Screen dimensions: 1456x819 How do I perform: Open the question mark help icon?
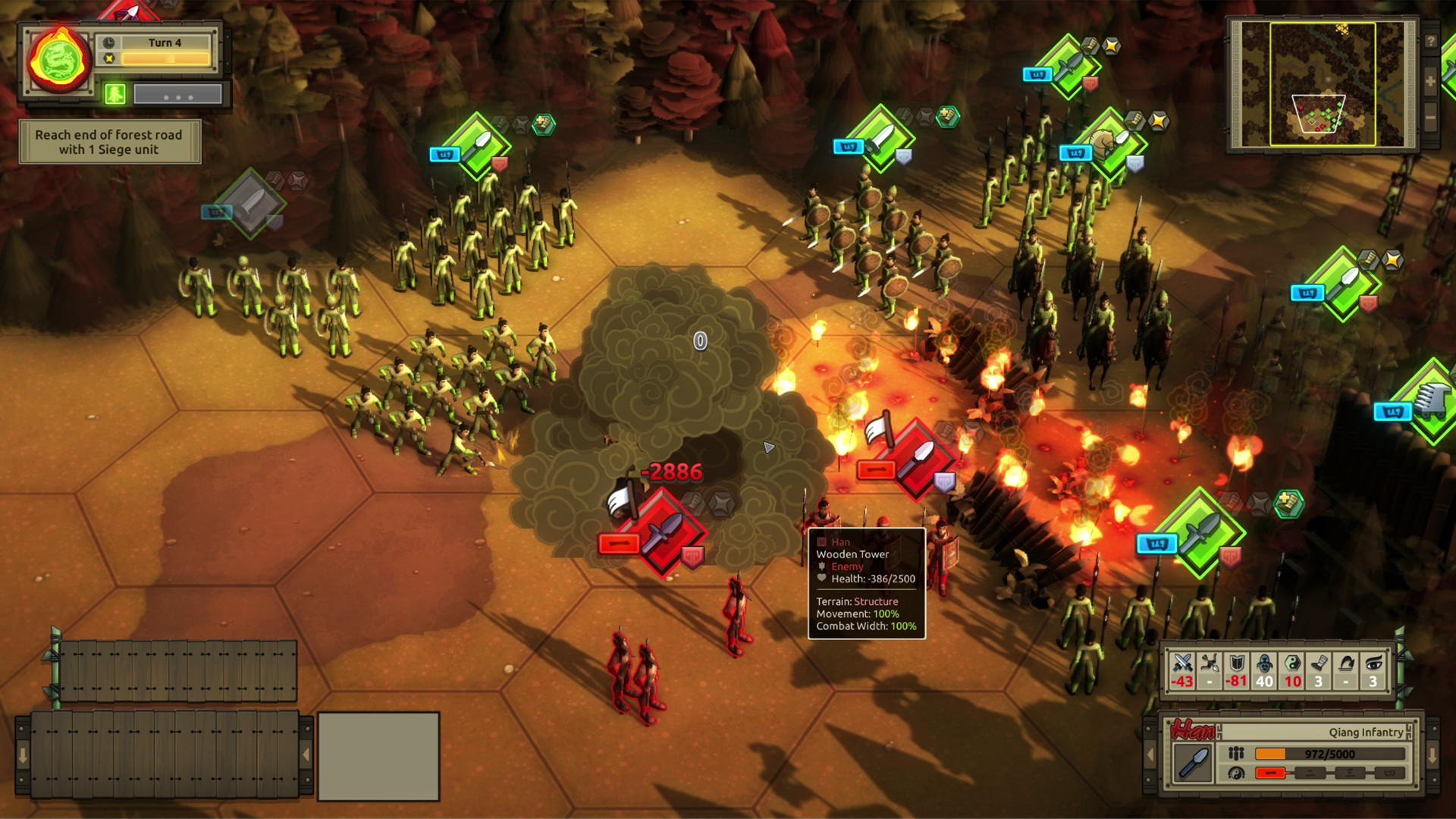point(1430,42)
